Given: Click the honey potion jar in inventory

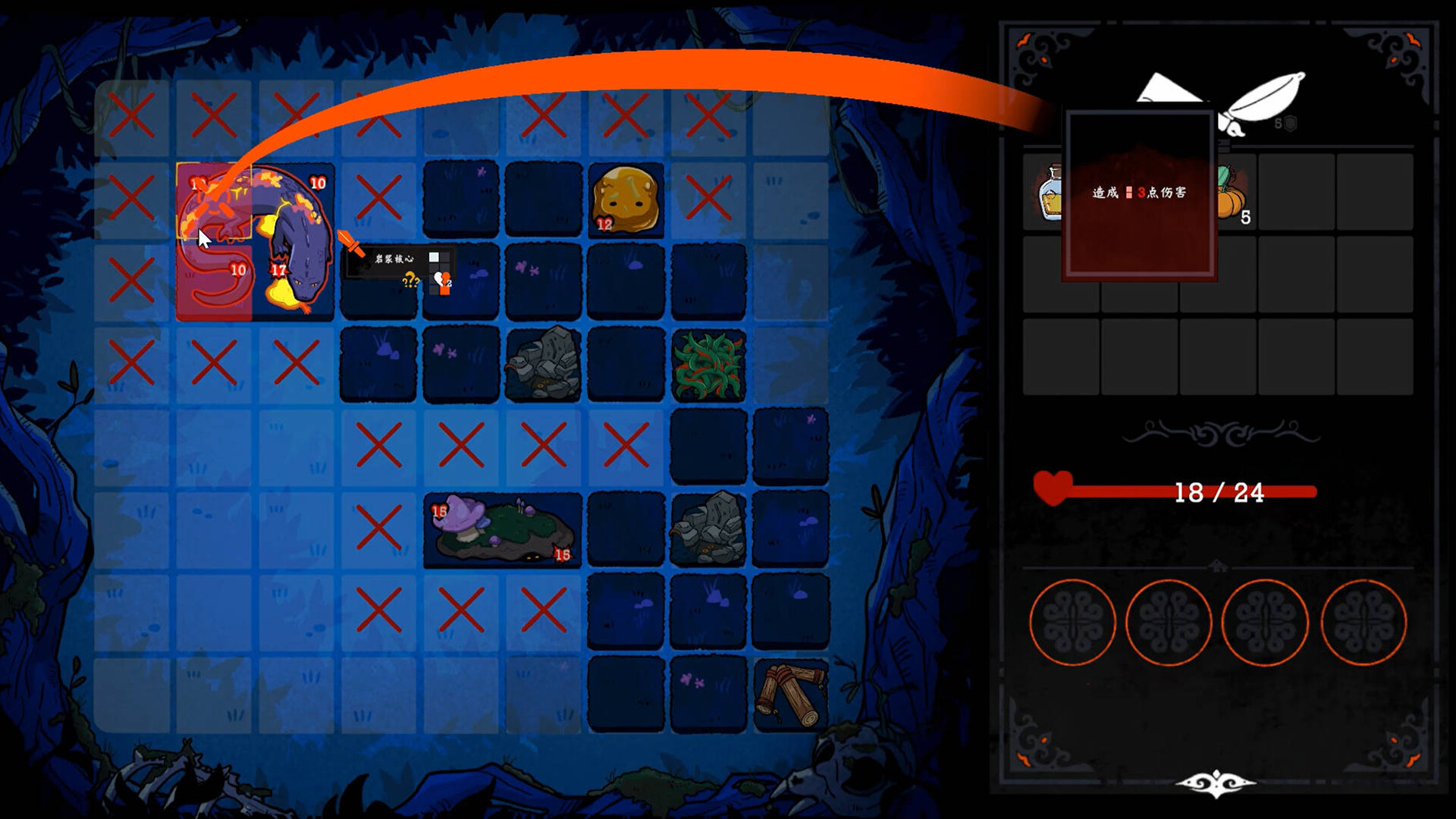Looking at the screenshot, I should pos(1050,197).
